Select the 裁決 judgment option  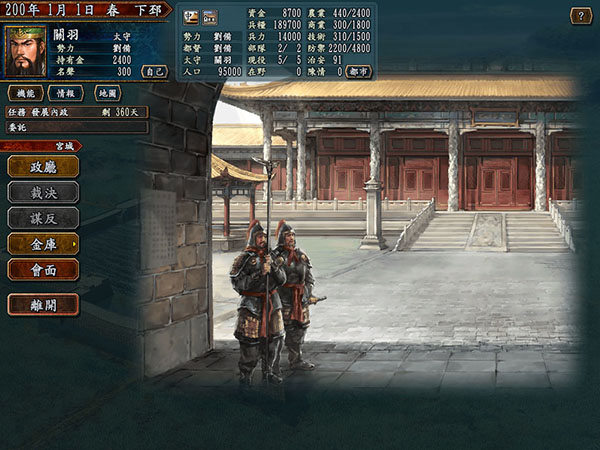[43, 193]
